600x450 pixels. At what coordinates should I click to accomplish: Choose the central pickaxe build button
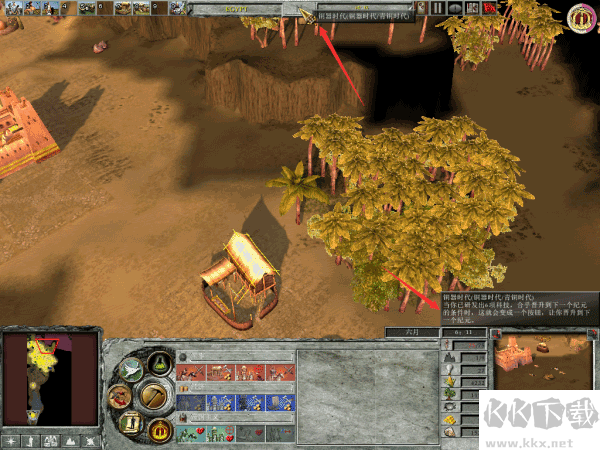click(x=153, y=396)
